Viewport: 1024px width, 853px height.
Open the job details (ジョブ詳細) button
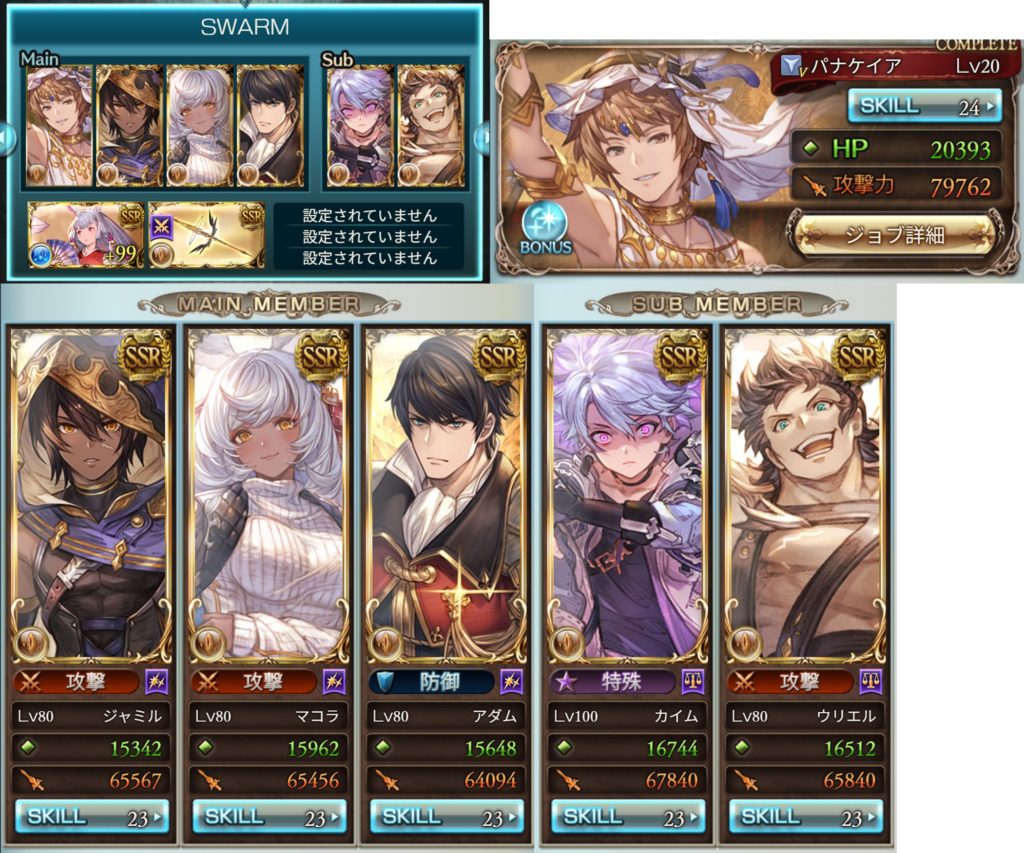893,235
